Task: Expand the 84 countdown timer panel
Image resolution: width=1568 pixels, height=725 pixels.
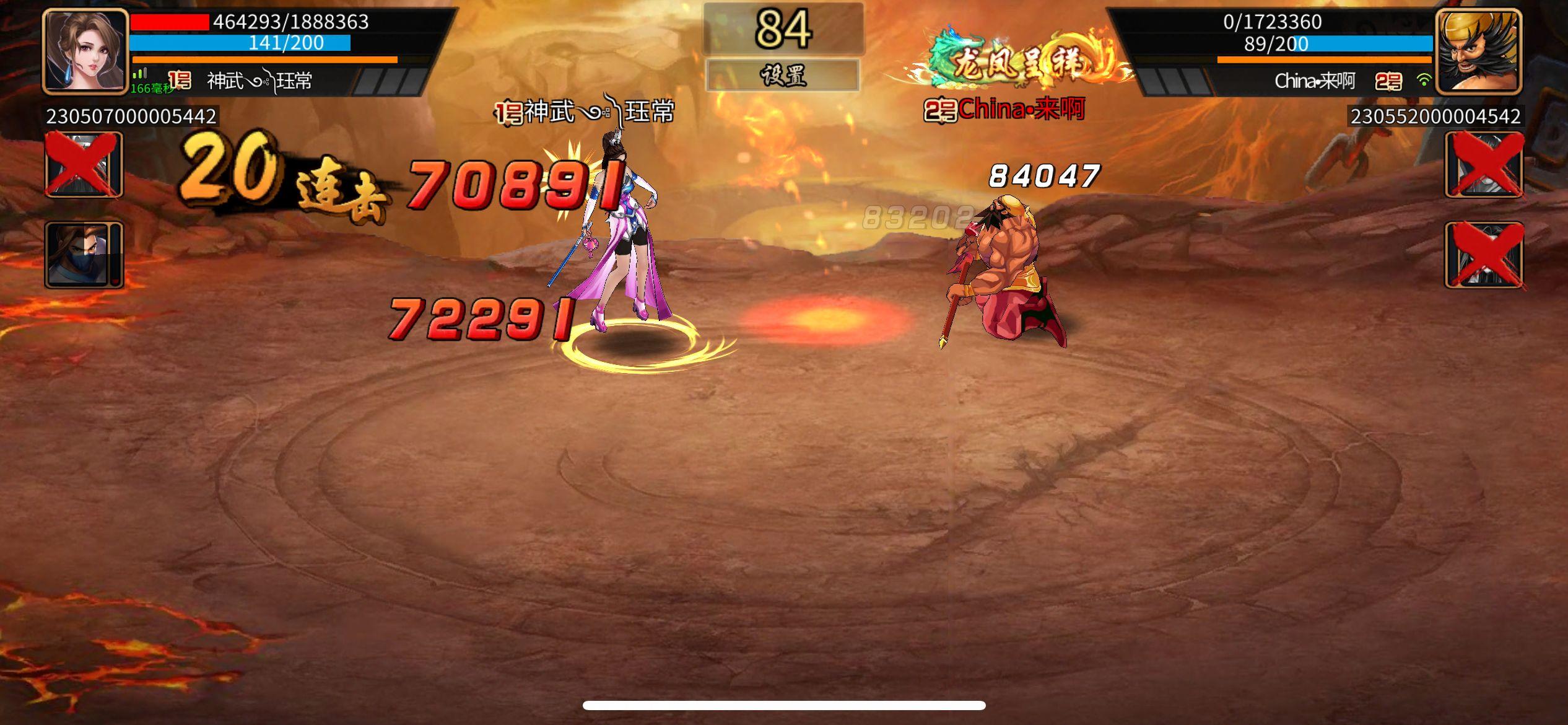Action: 784,27
